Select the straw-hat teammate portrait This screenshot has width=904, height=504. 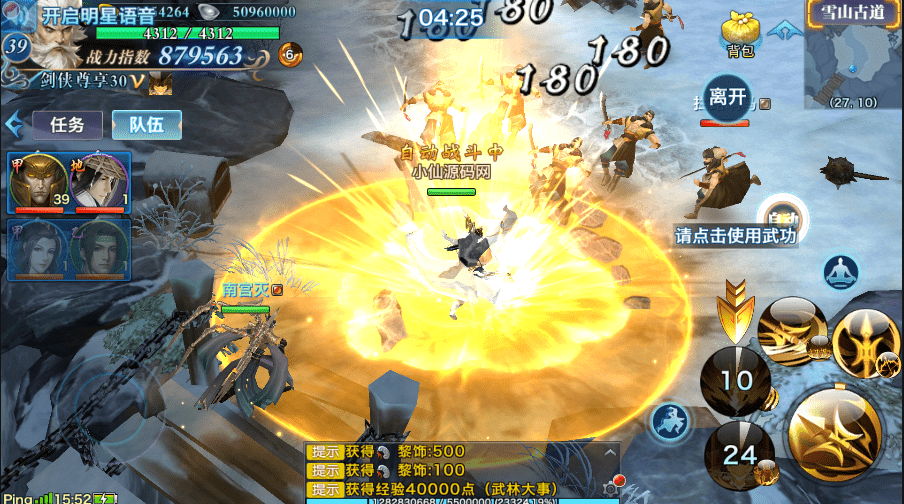tap(98, 180)
